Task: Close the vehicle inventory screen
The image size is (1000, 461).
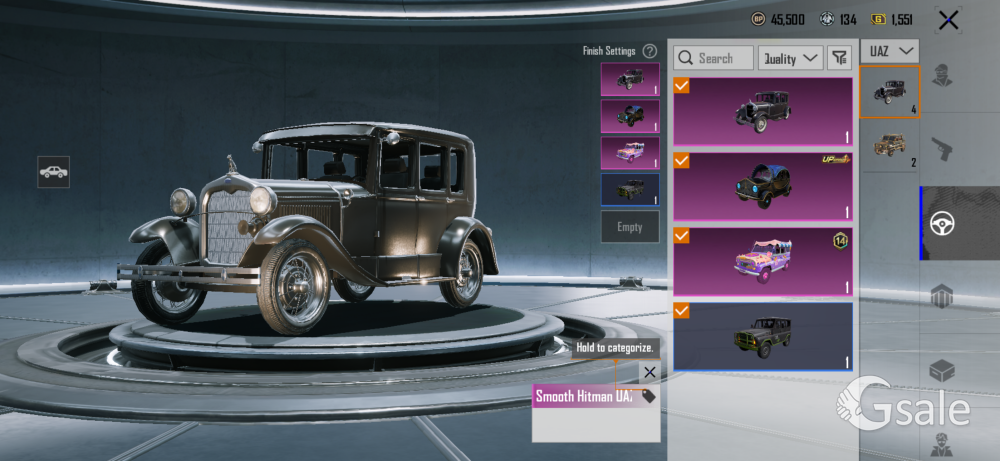Action: pyautogui.click(x=948, y=19)
